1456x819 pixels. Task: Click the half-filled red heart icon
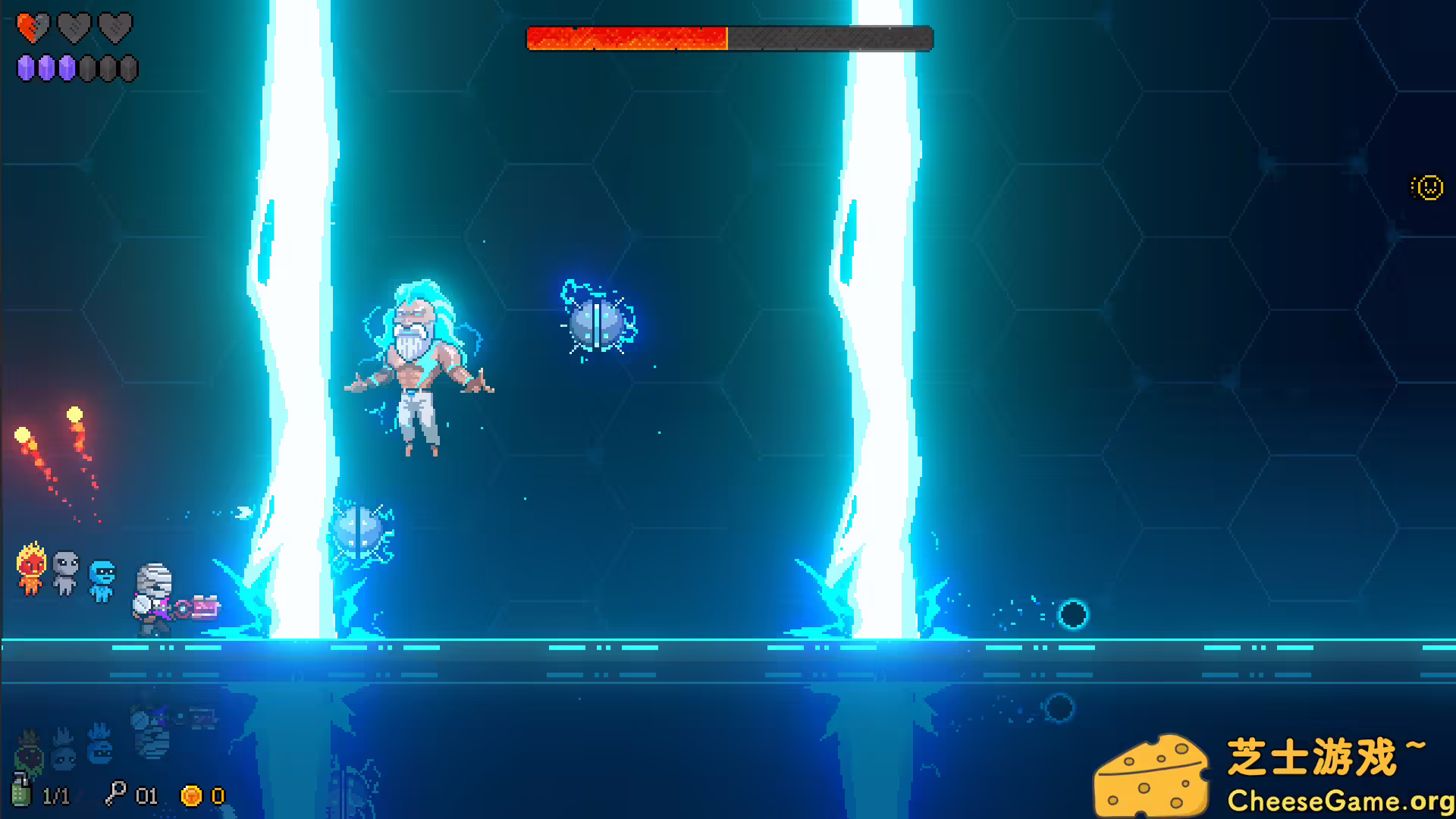(33, 28)
